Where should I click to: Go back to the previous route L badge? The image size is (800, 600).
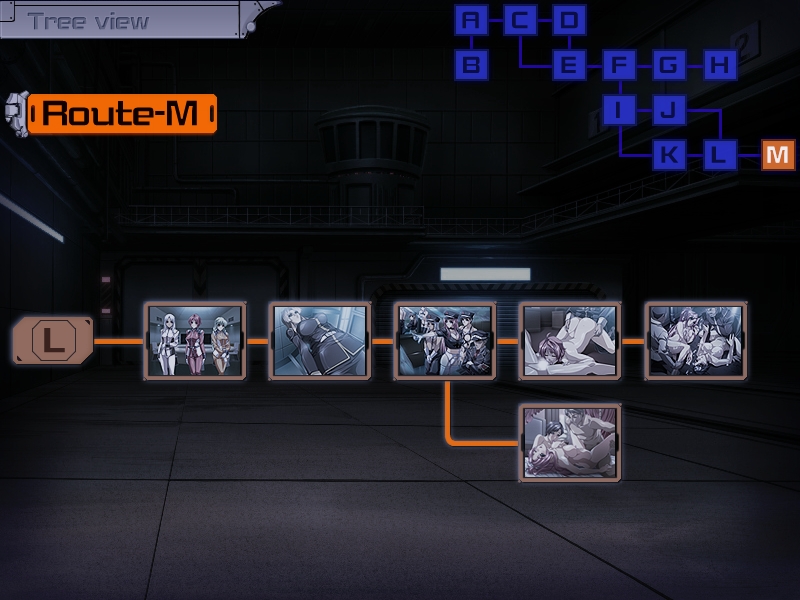[53, 340]
